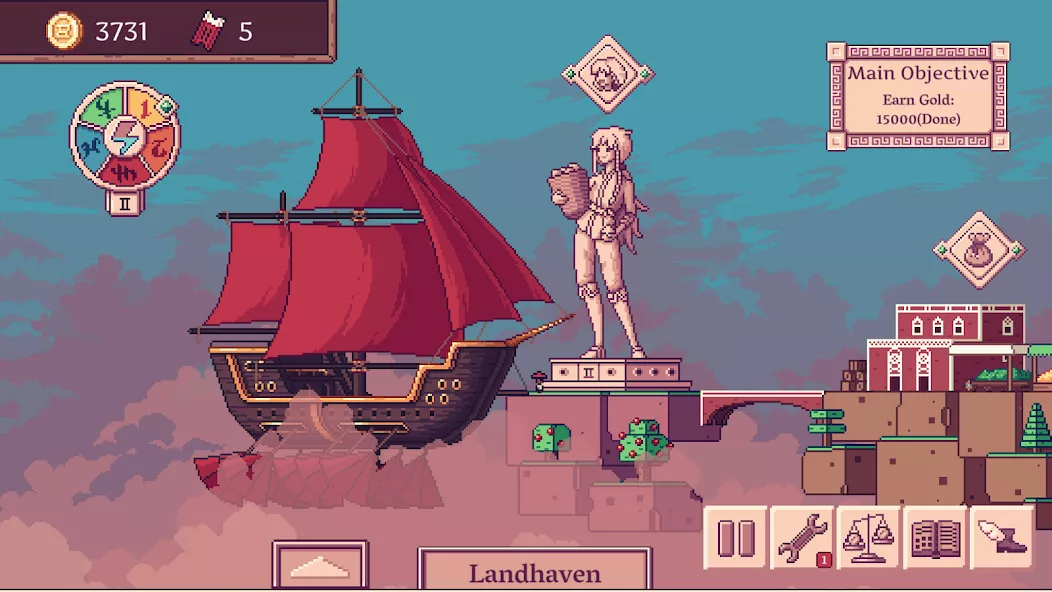Select the Landhaven location label

pyautogui.click(x=535, y=572)
